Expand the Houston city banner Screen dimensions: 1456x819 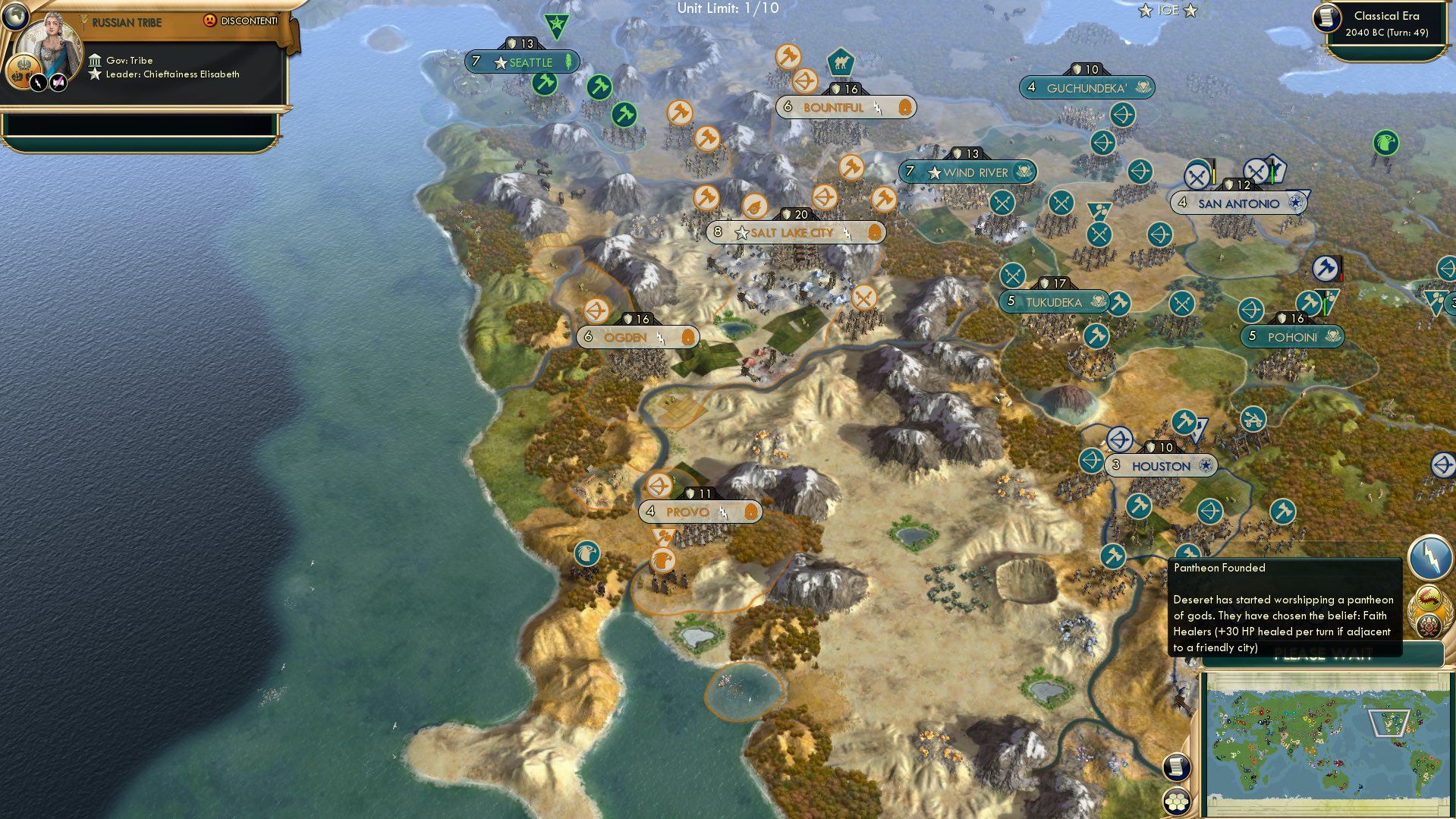(1162, 465)
